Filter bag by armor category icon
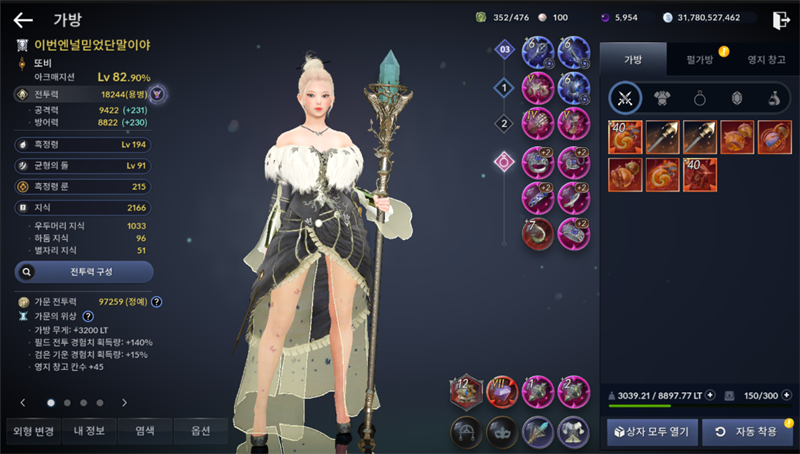Viewport: 800px width, 454px height. (x=661, y=98)
